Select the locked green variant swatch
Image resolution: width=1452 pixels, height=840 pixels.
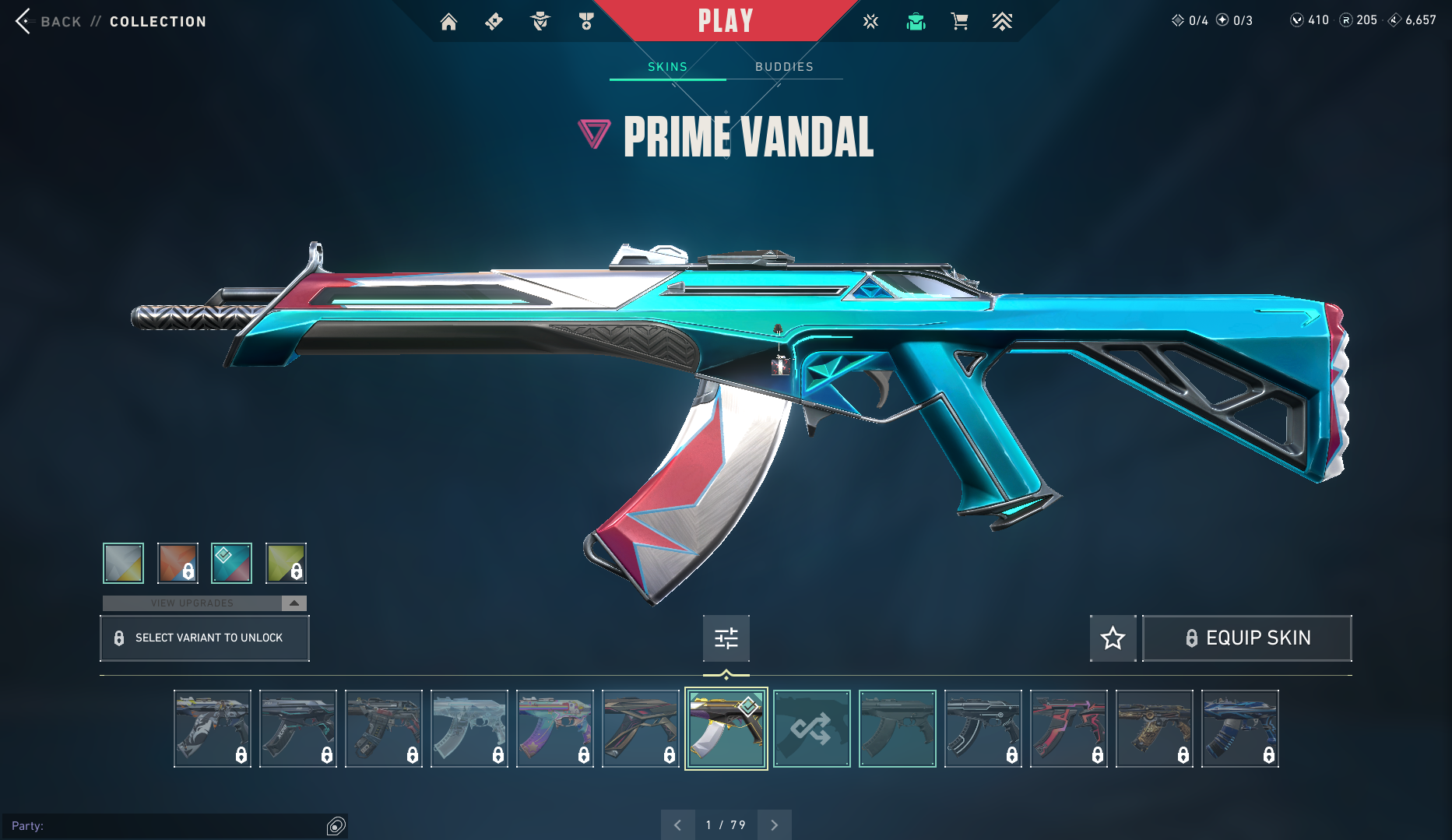[x=286, y=562]
